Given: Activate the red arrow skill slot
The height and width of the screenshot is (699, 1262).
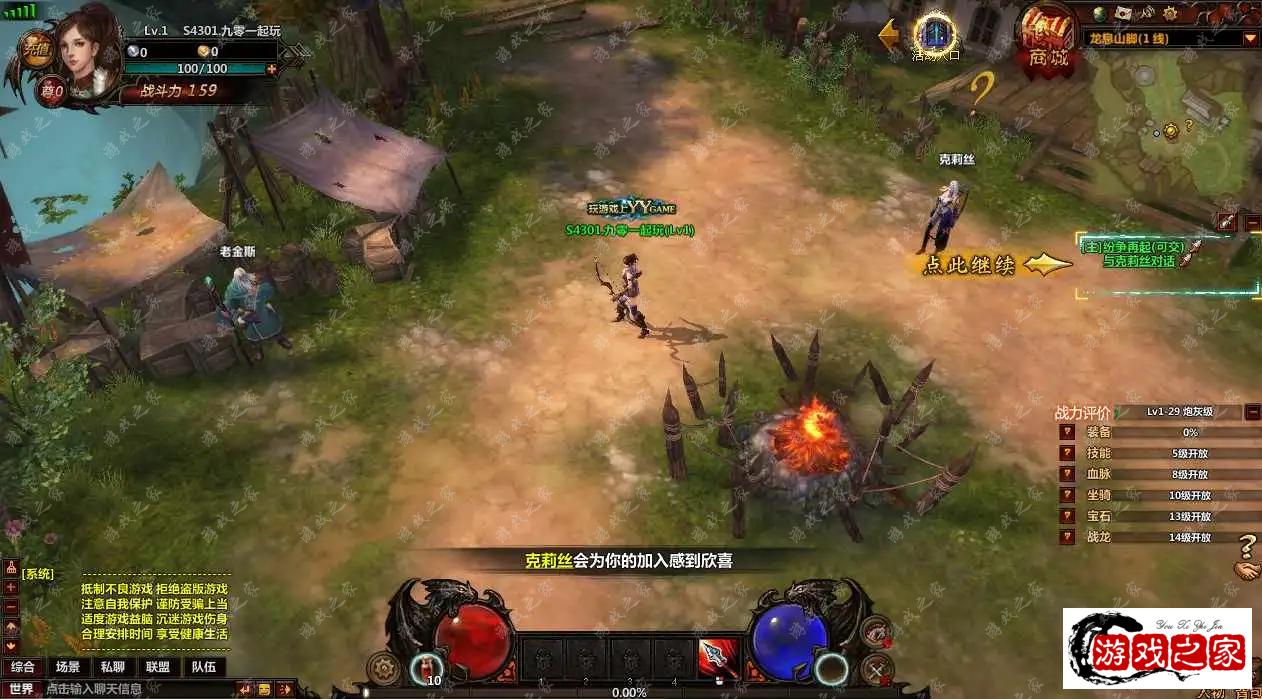Looking at the screenshot, I should pos(716,656).
